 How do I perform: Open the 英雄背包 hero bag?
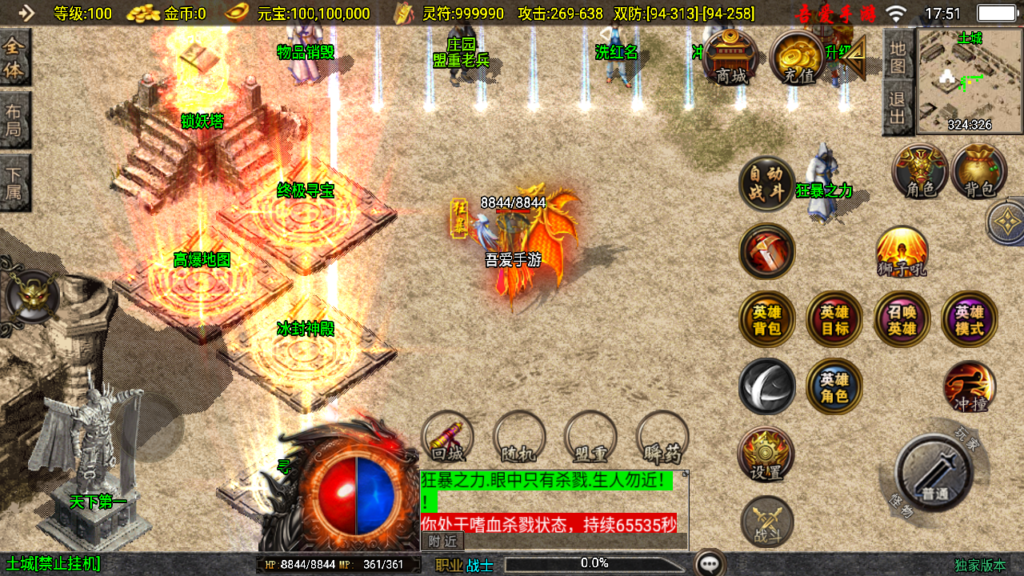click(767, 319)
